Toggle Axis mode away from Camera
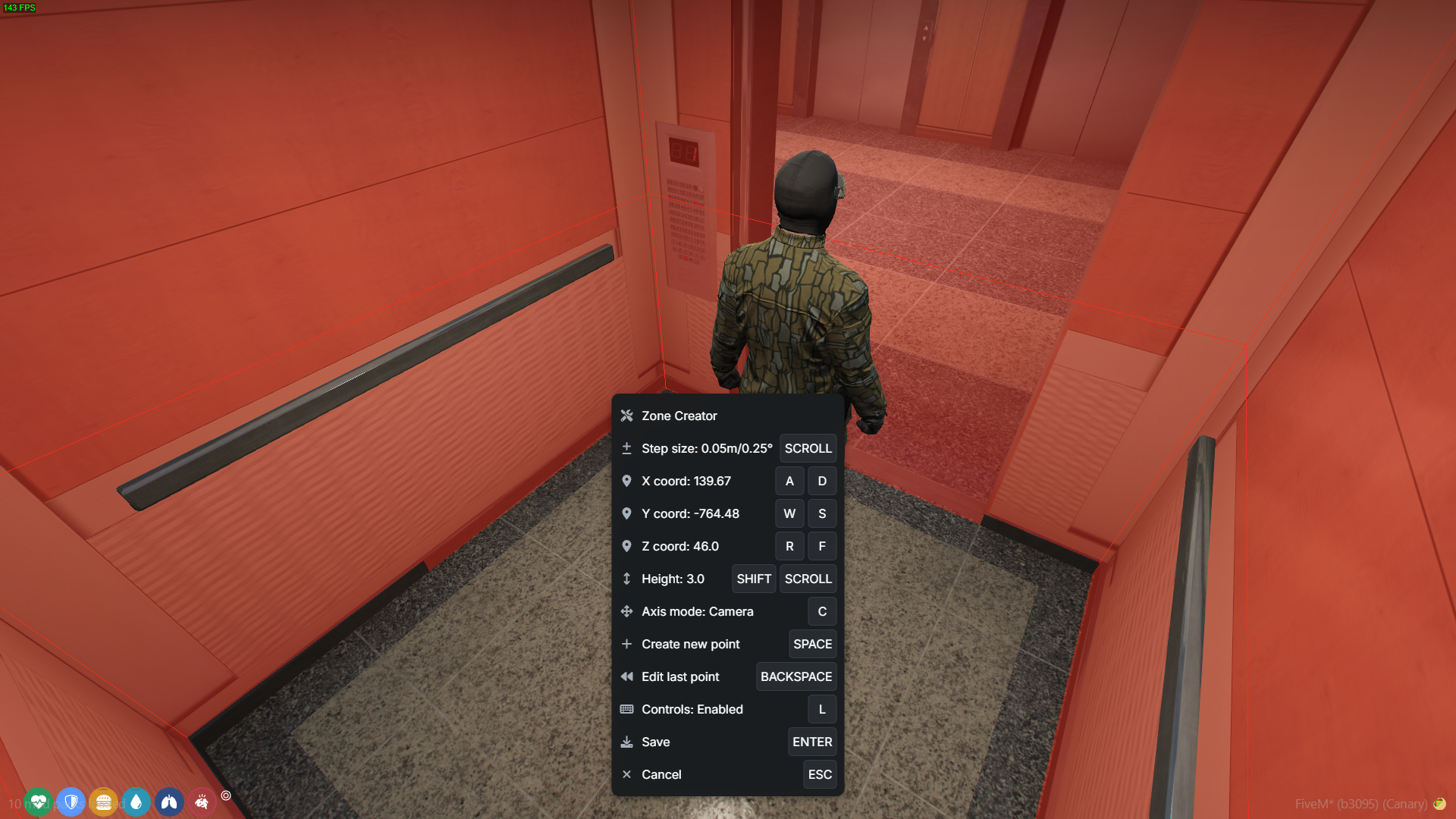 822,611
